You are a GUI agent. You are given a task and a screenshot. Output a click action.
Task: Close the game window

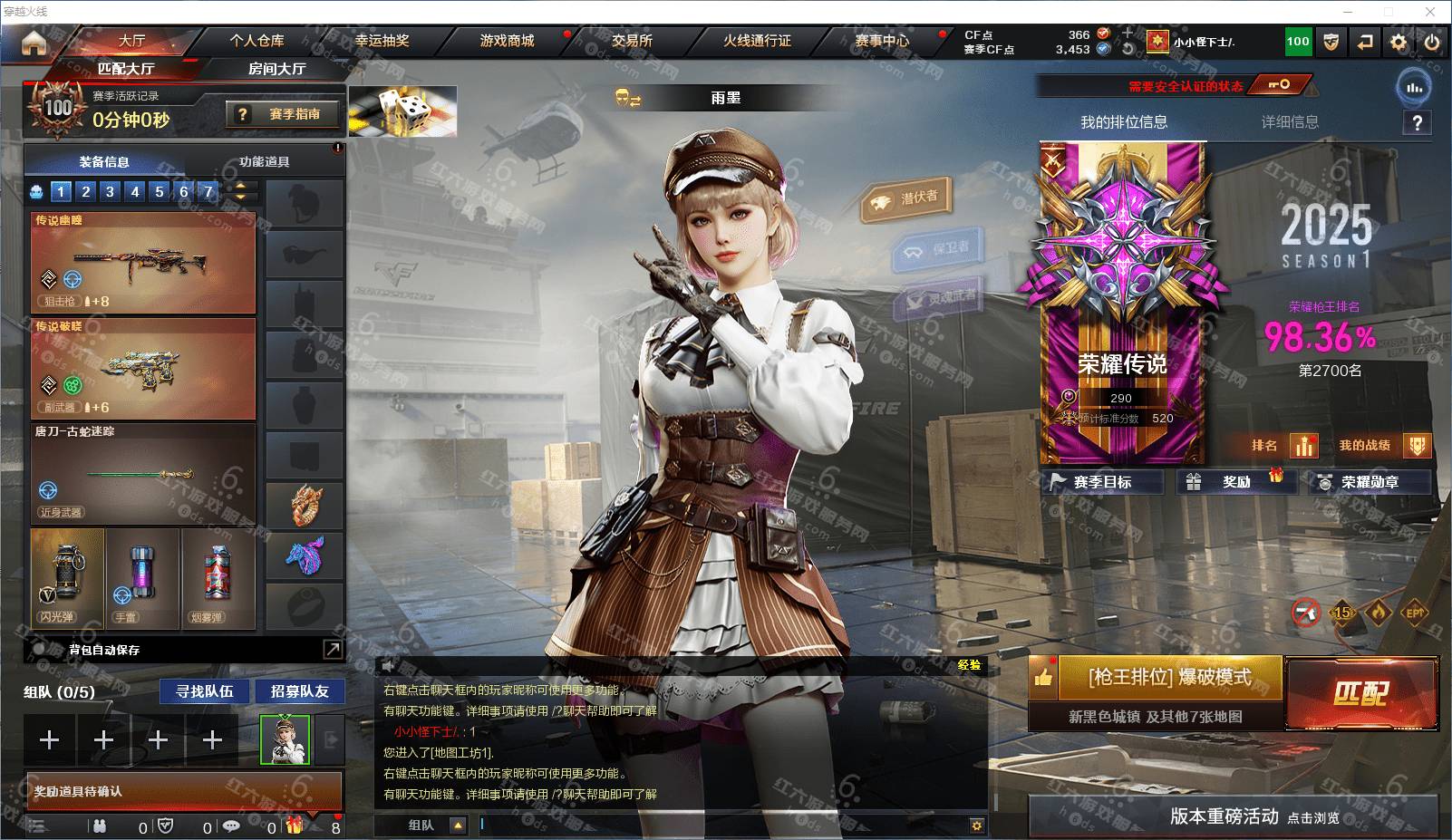click(x=1430, y=12)
